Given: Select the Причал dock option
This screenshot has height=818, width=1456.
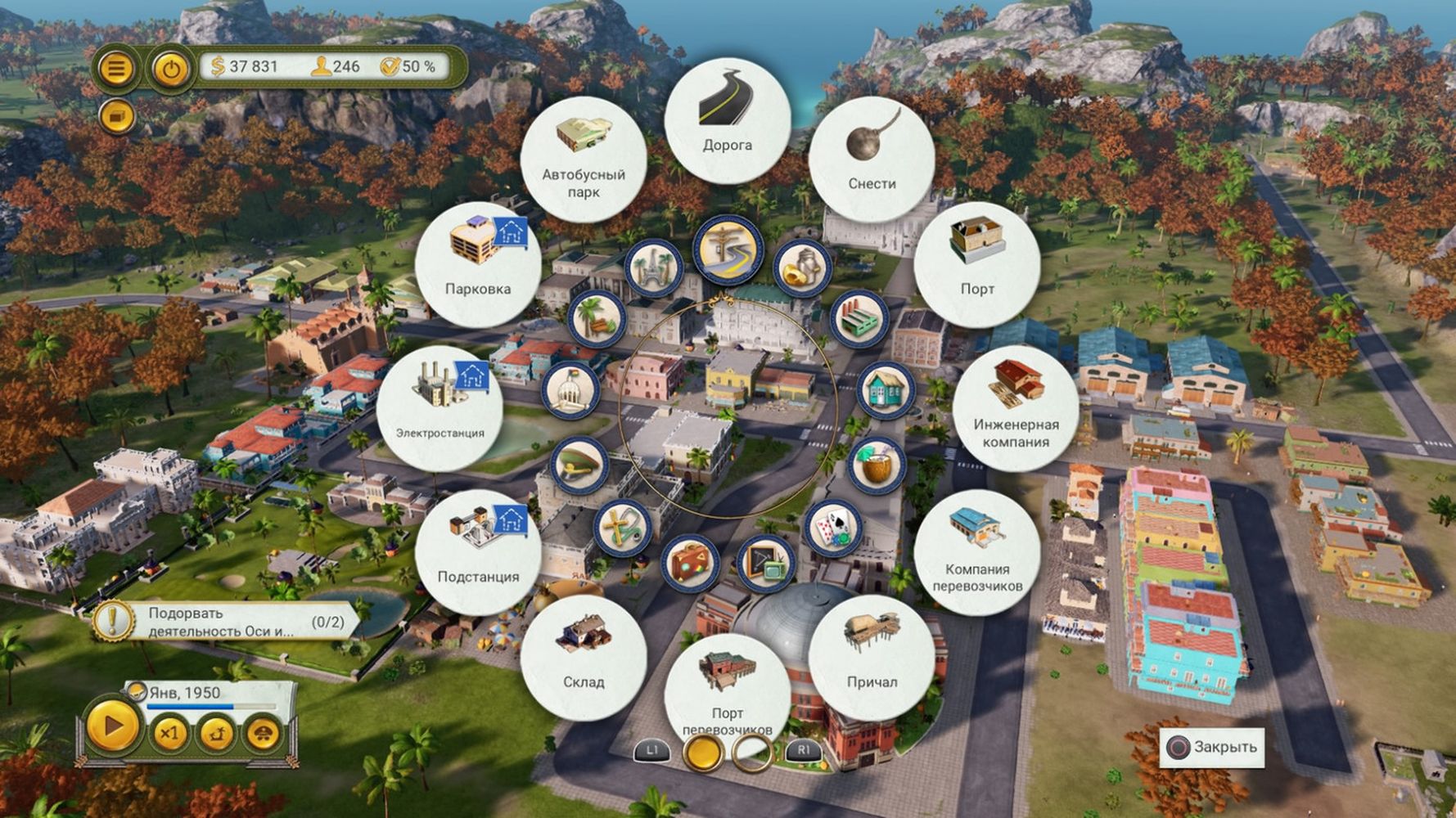Looking at the screenshot, I should pyautogui.click(x=872, y=658).
